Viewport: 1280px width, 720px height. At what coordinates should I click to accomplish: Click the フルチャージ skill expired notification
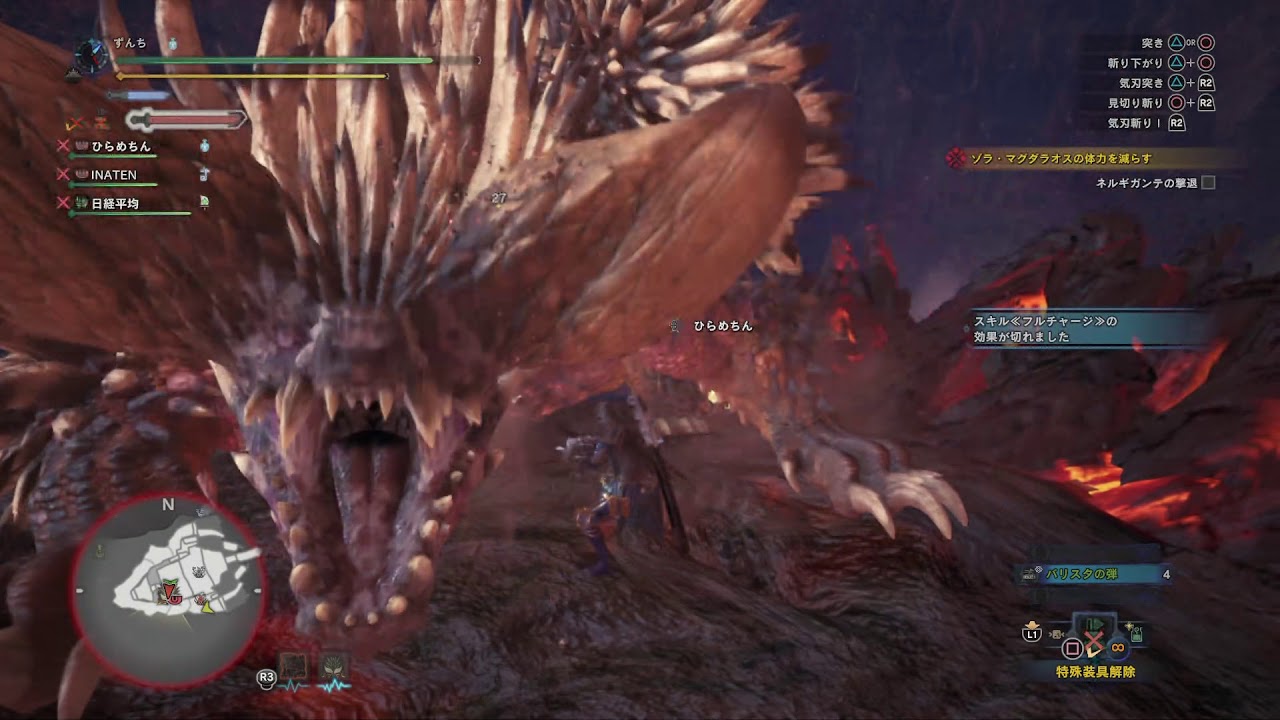1090,329
